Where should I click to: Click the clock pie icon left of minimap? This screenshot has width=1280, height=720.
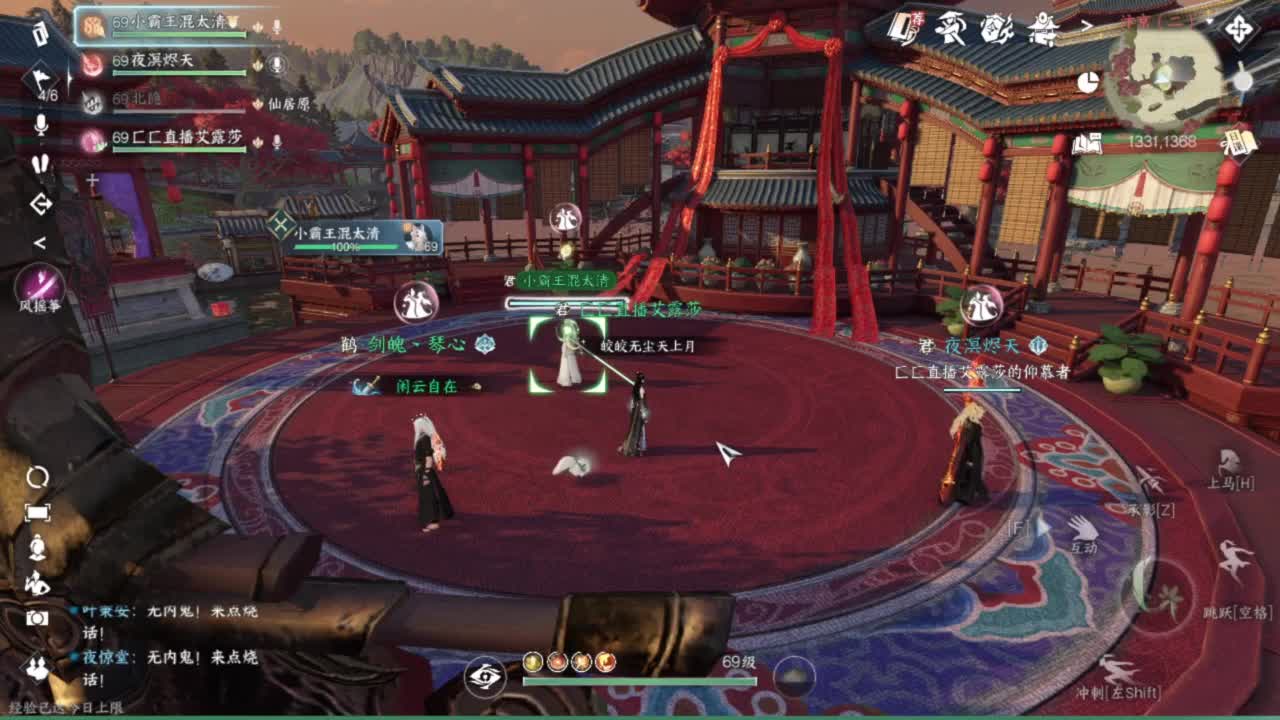(x=1090, y=80)
